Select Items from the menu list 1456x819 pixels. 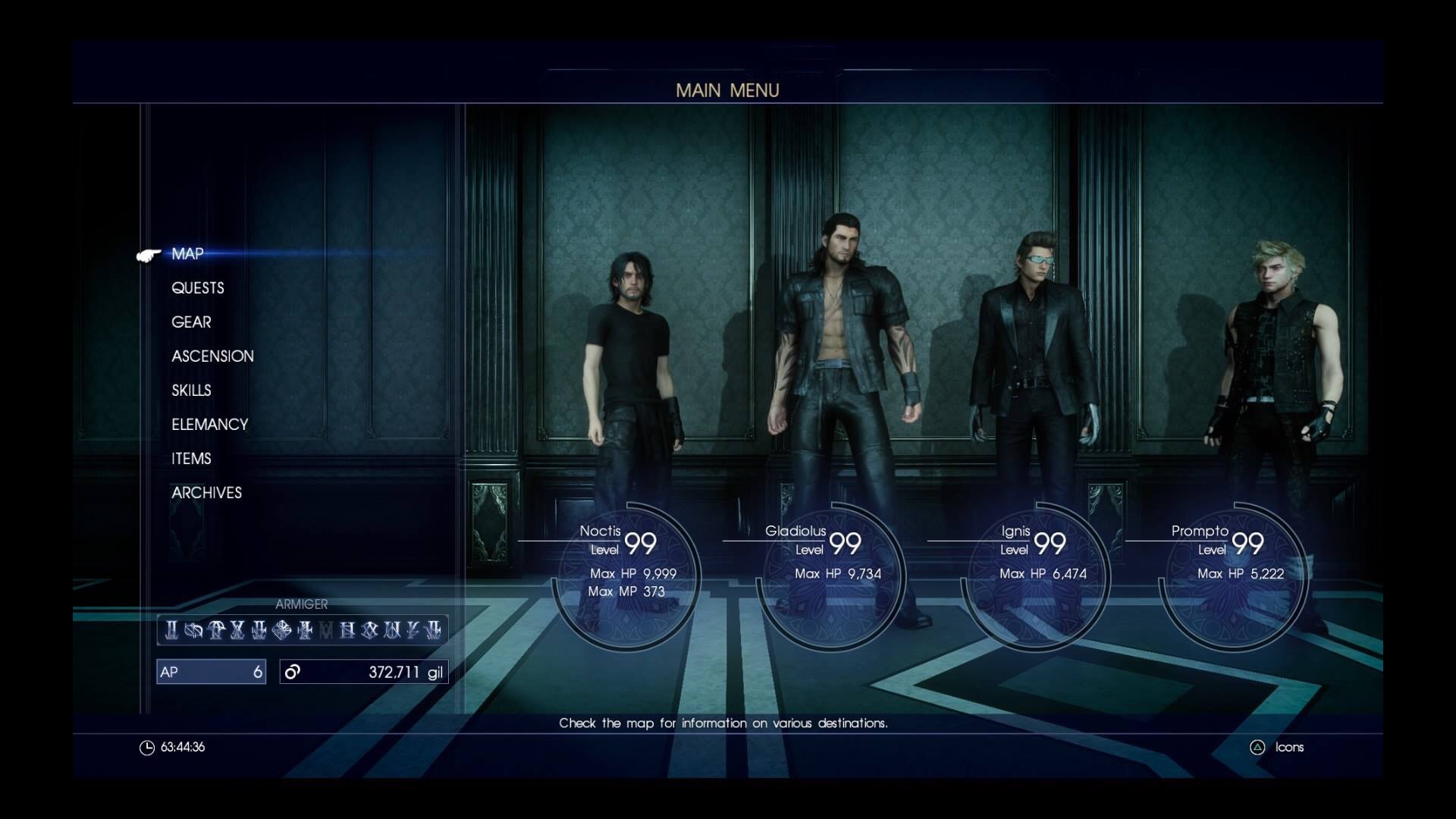point(191,459)
